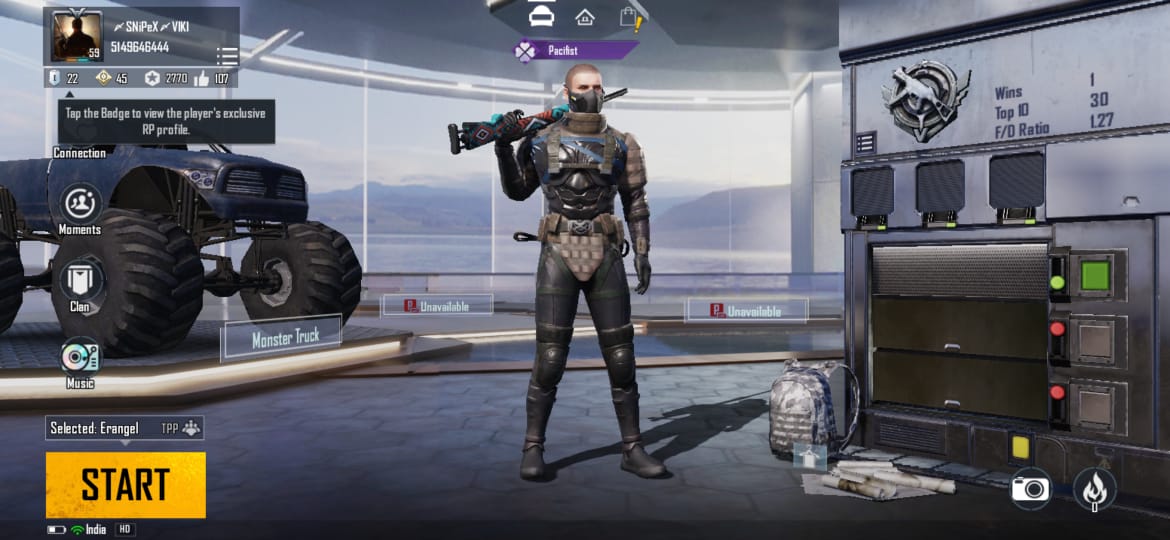The height and width of the screenshot is (540, 1170).
Task: Open the player avatar profile picture
Action: (77, 36)
